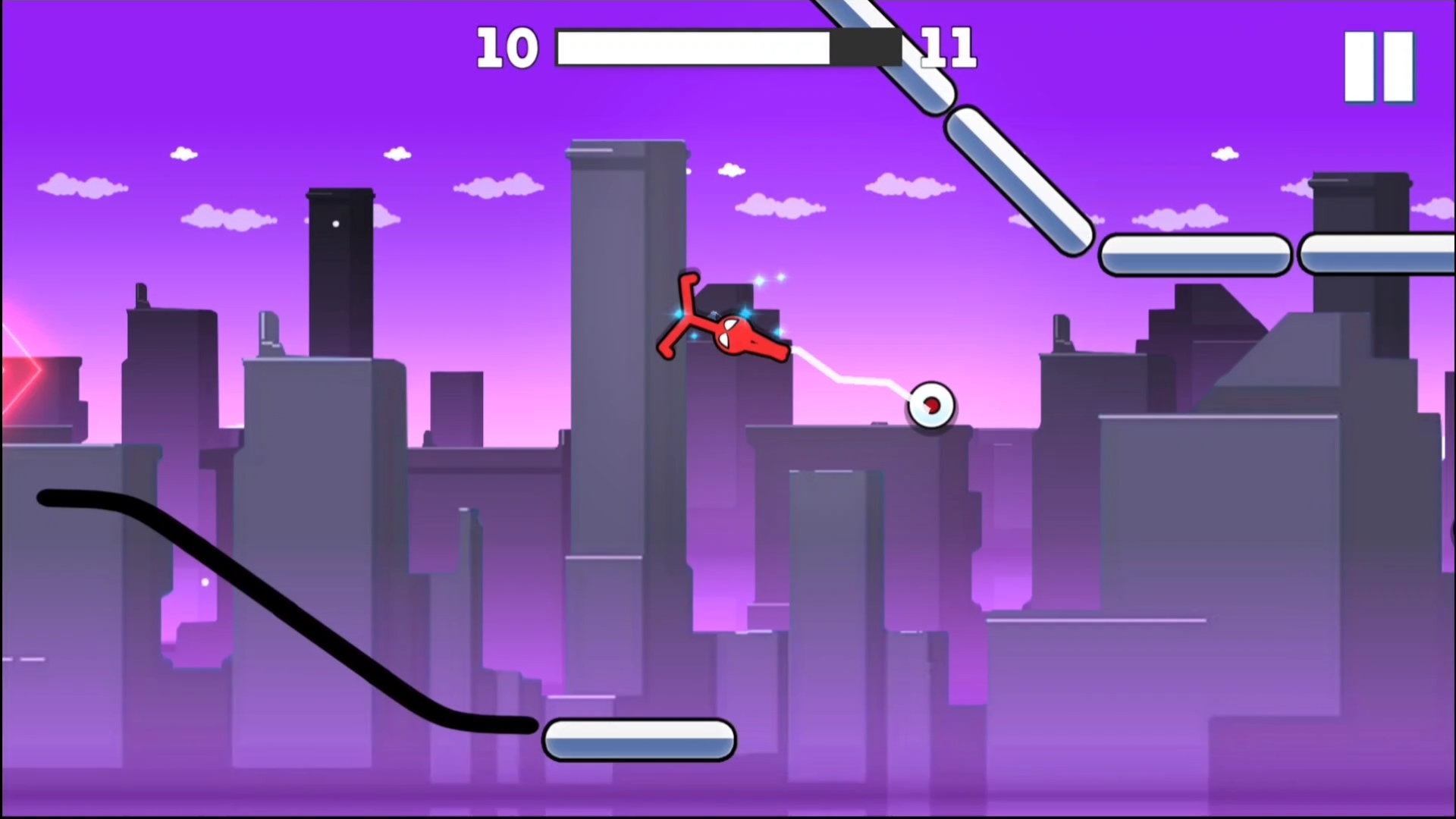Tap the white platform at the bottom
1456x819 pixels.
point(639,739)
